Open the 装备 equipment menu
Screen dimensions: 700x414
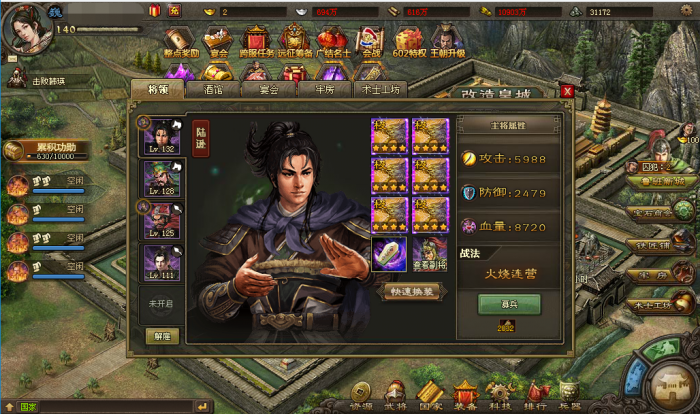coord(465,395)
